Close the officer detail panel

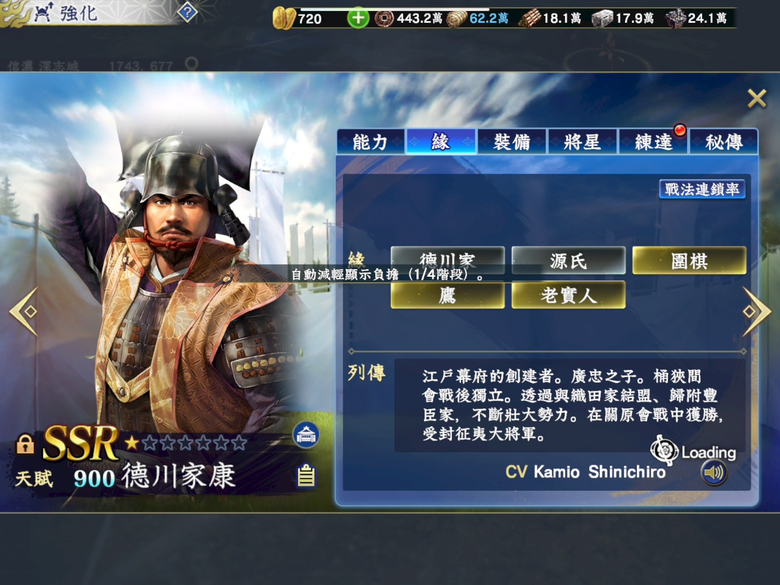(757, 98)
